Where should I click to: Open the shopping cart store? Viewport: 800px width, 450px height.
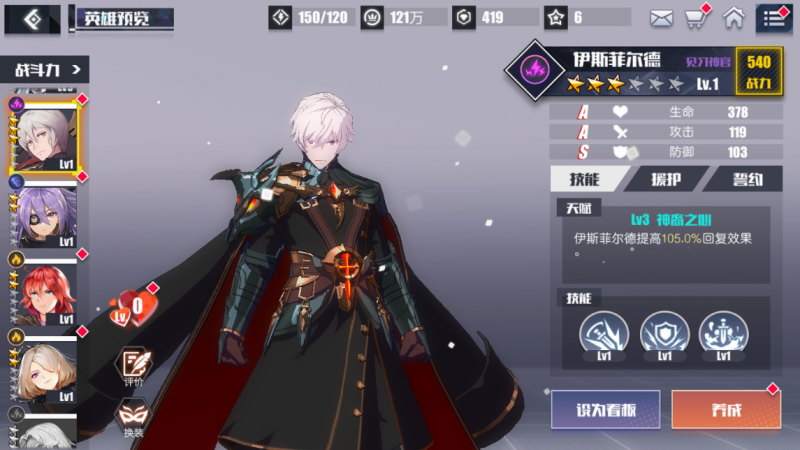(696, 17)
